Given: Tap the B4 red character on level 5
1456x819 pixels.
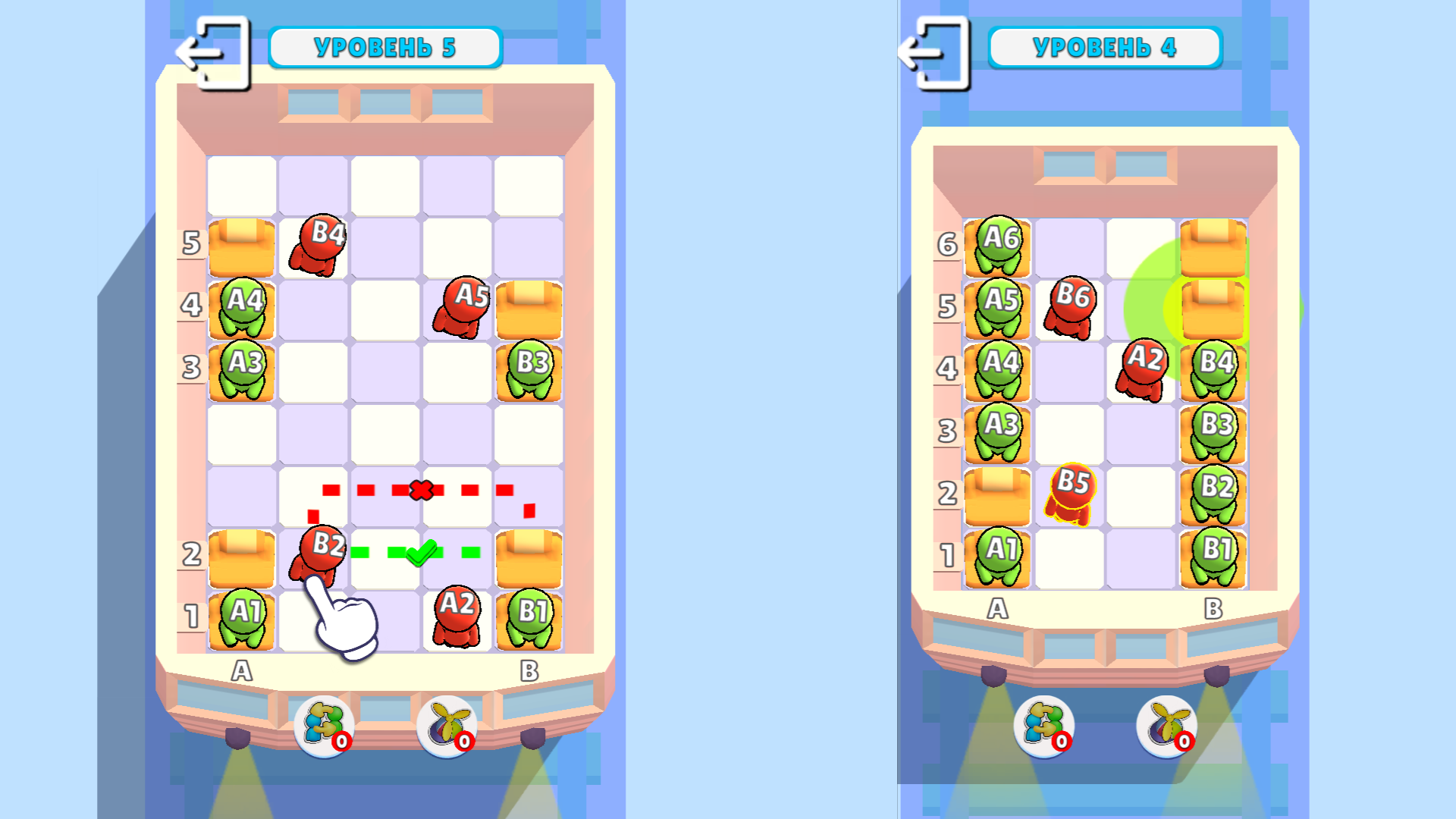Looking at the screenshot, I should (318, 239).
